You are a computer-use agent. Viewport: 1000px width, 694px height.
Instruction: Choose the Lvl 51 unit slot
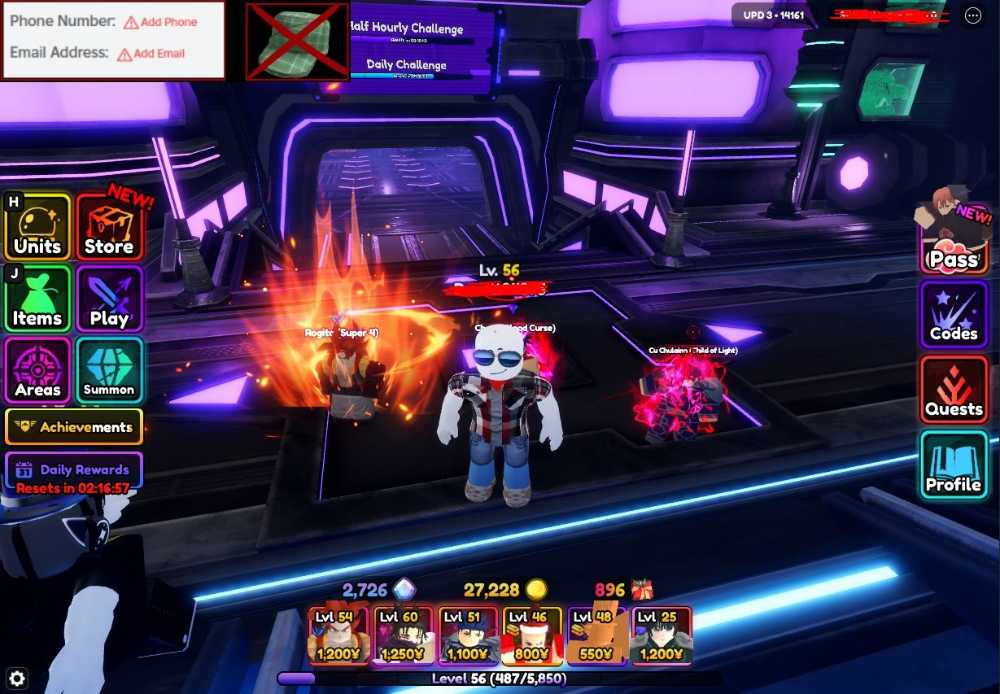click(468, 636)
